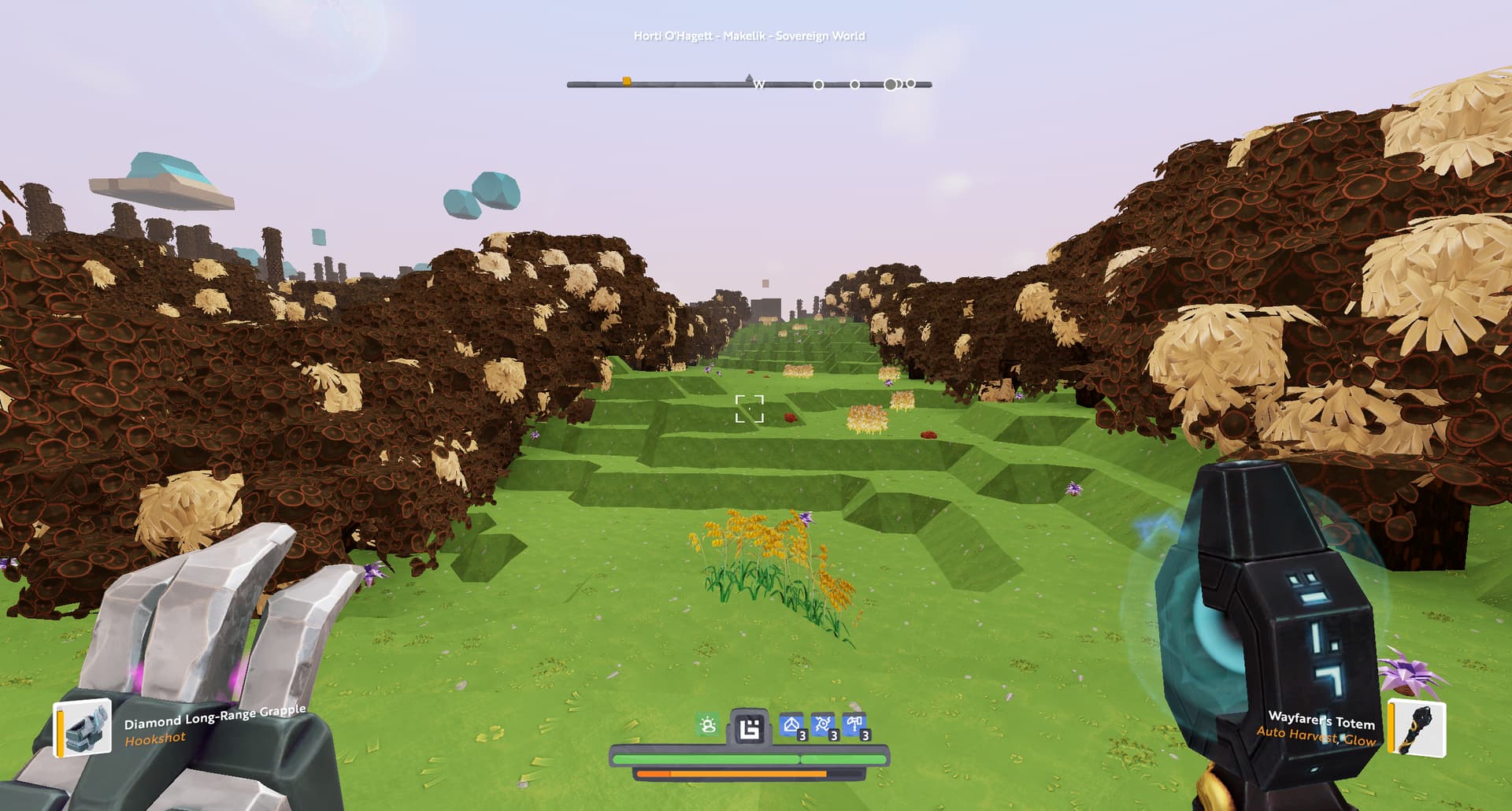
Task: Click the blue house buff icon
Action: [x=791, y=725]
